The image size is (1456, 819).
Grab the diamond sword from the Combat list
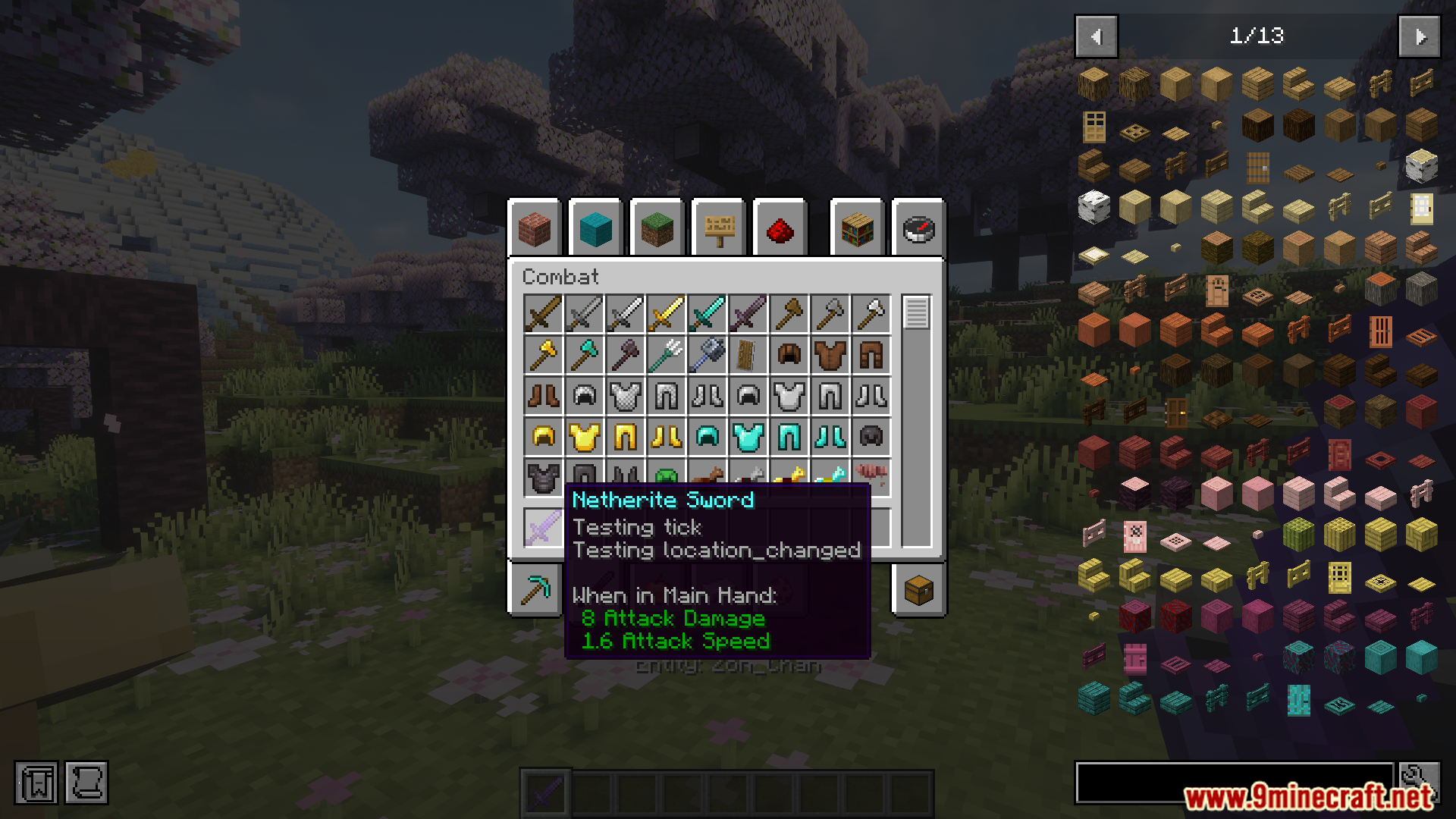[x=707, y=314]
